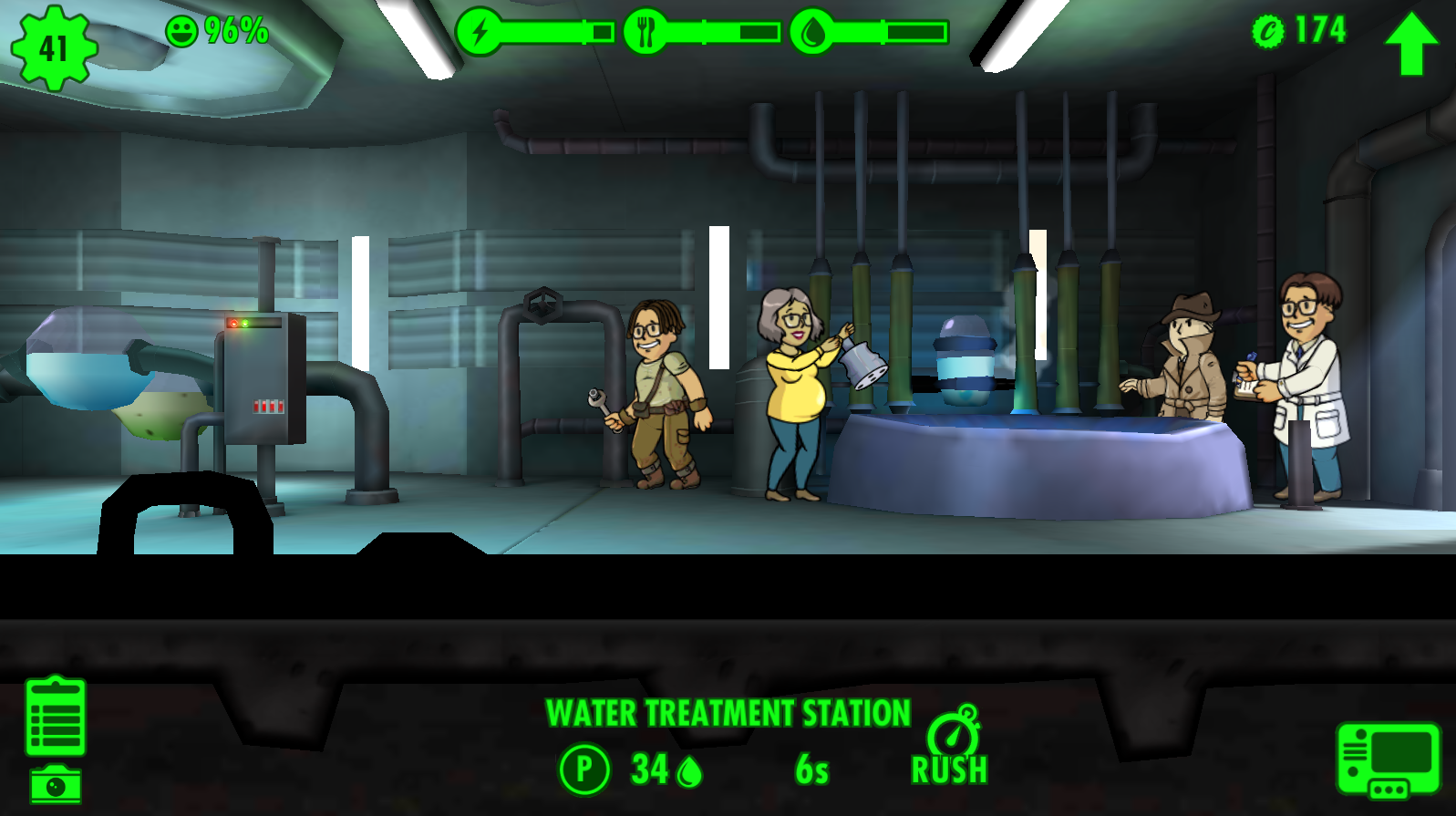Open the objectives clipboard icon
Image resolution: width=1456 pixels, height=816 pixels.
57,717
